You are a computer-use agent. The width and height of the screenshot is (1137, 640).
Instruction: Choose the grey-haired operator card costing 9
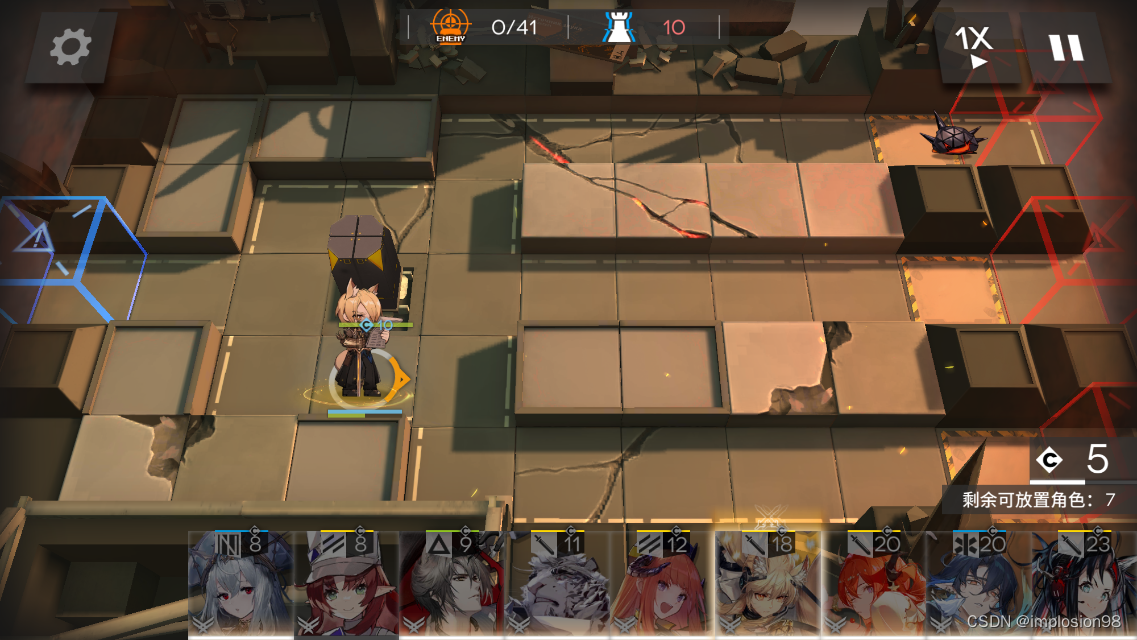coord(453,585)
